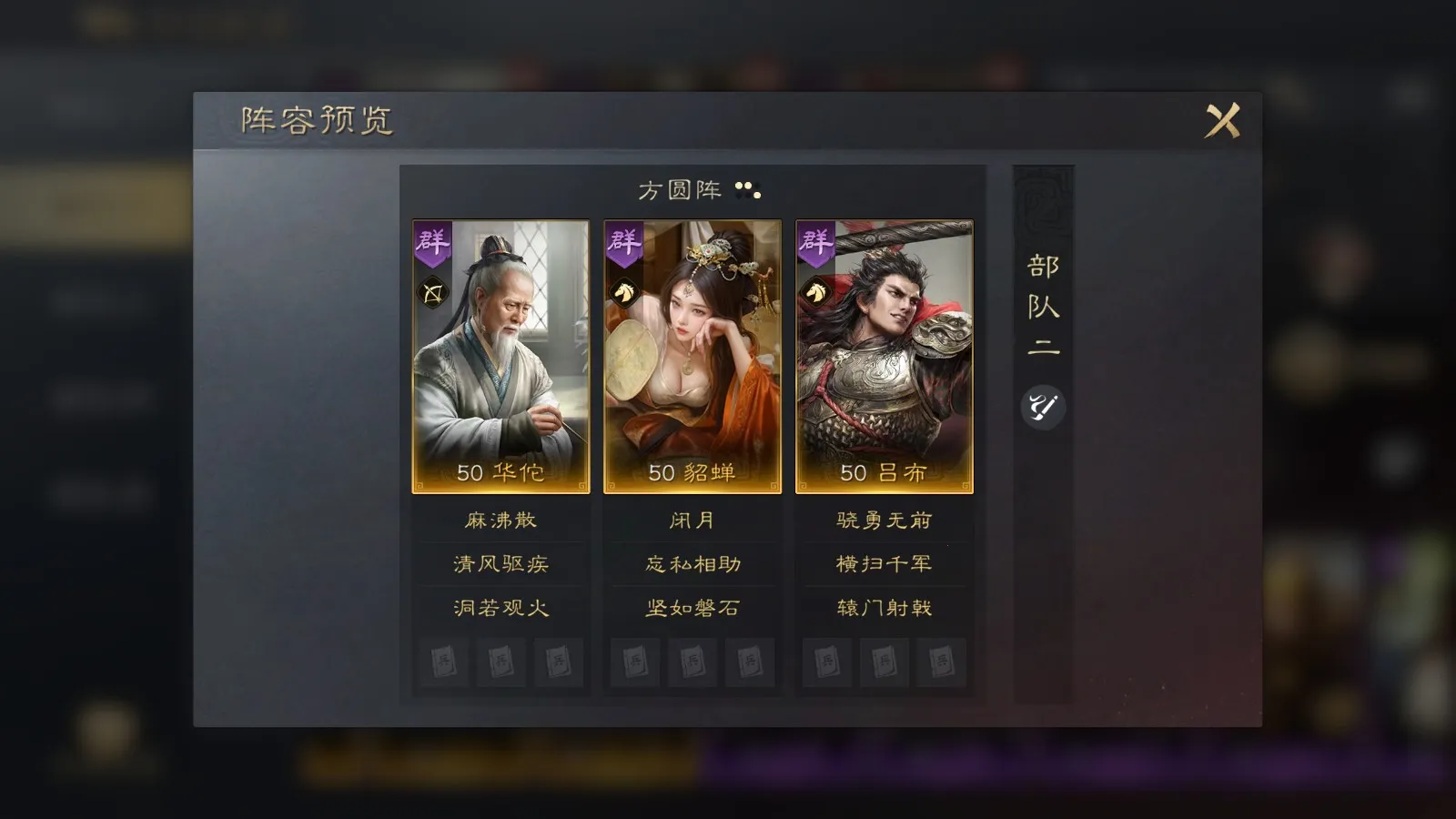Click the cavalry horse icon on 吕布's card

click(x=816, y=291)
